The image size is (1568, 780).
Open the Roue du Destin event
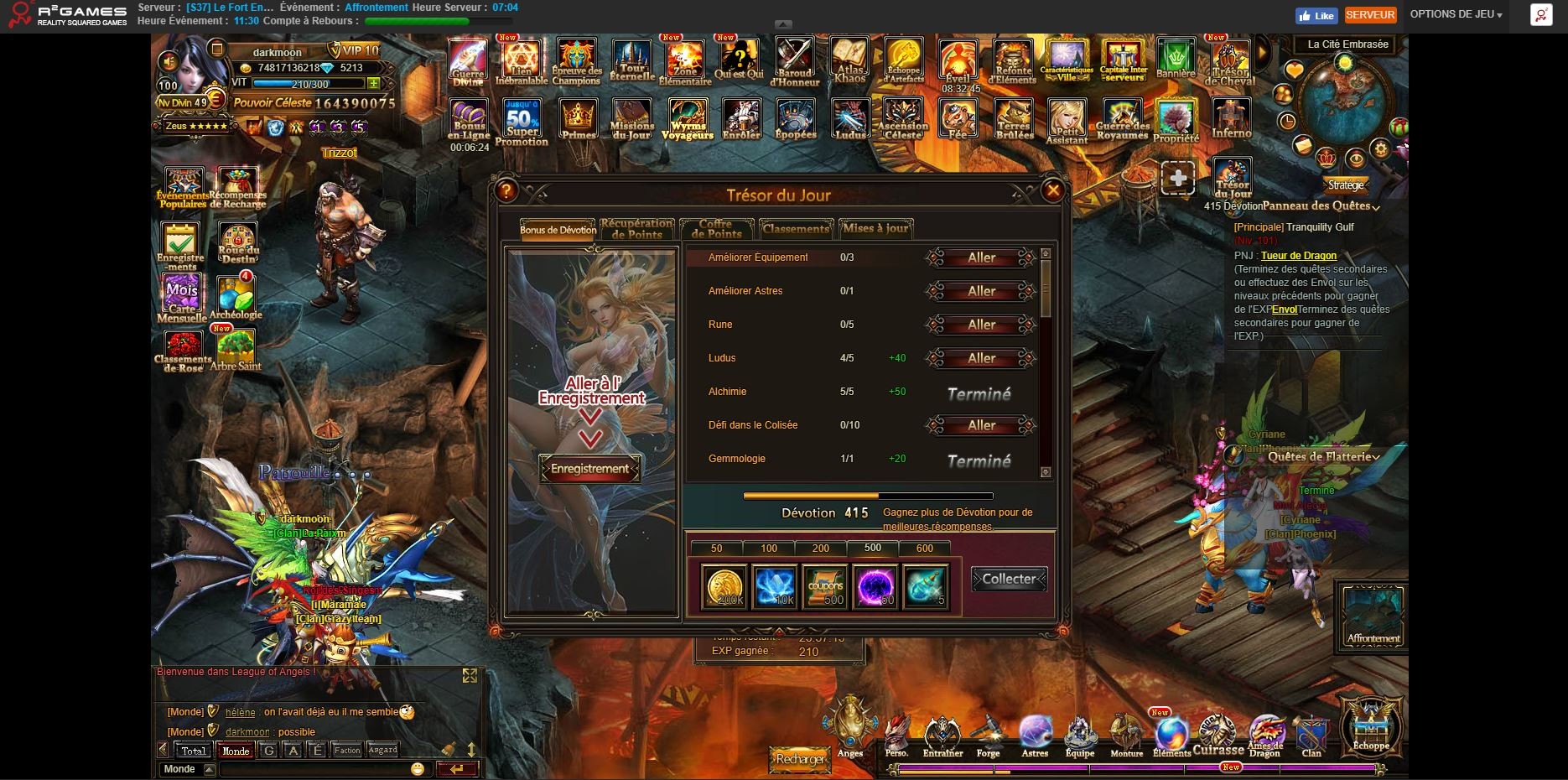tap(238, 243)
